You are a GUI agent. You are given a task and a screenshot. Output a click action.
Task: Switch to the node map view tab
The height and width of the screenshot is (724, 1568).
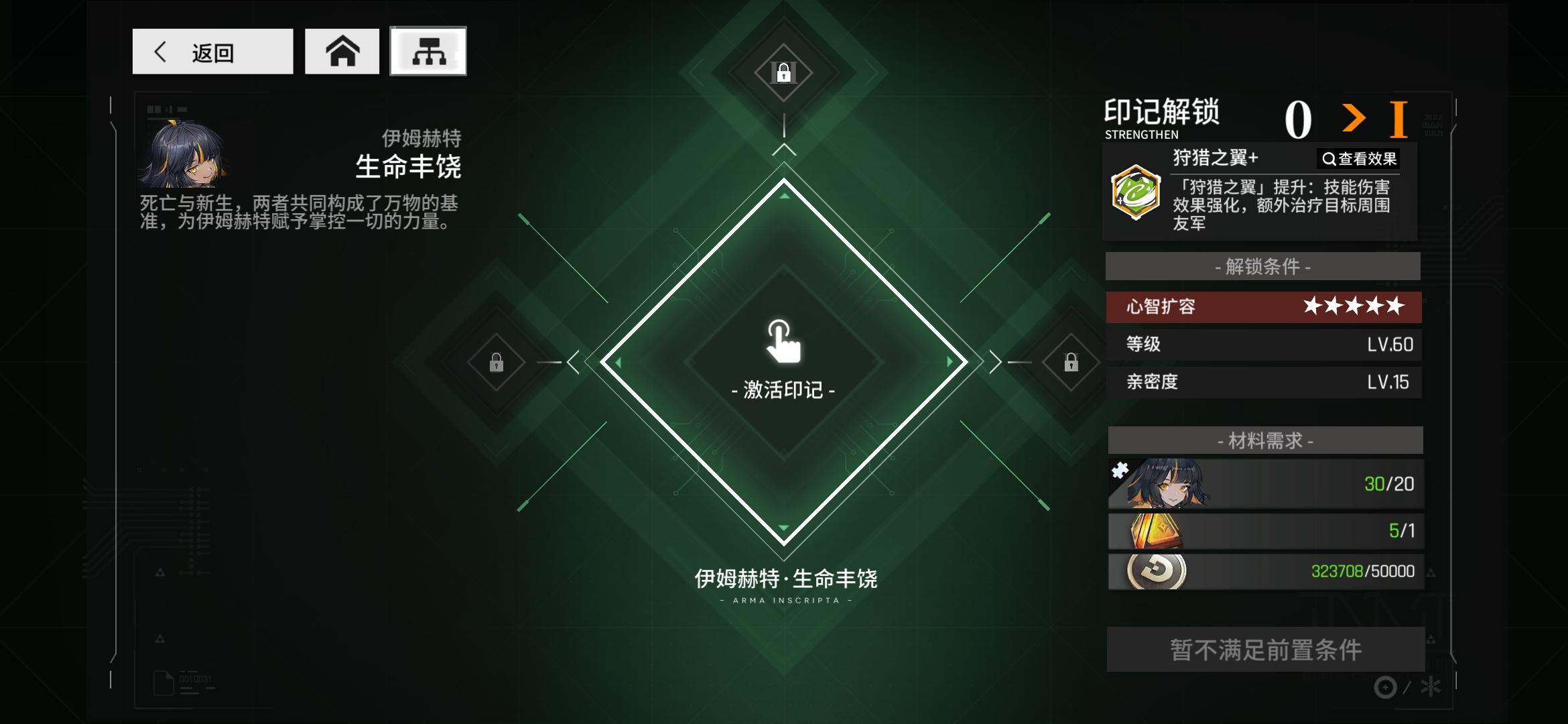[x=428, y=52]
